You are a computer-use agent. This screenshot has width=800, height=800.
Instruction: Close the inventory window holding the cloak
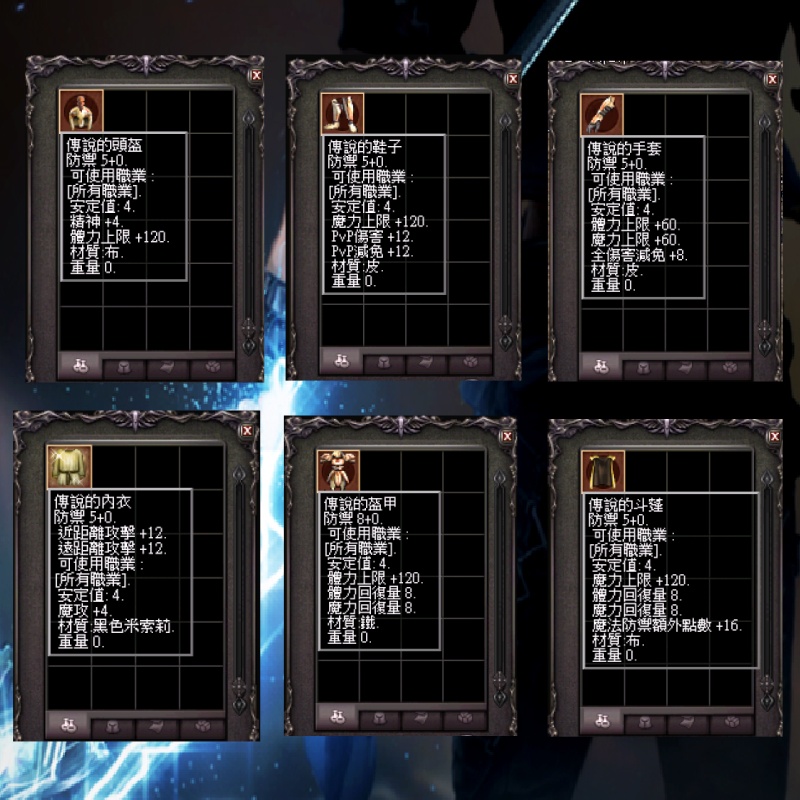773,438
